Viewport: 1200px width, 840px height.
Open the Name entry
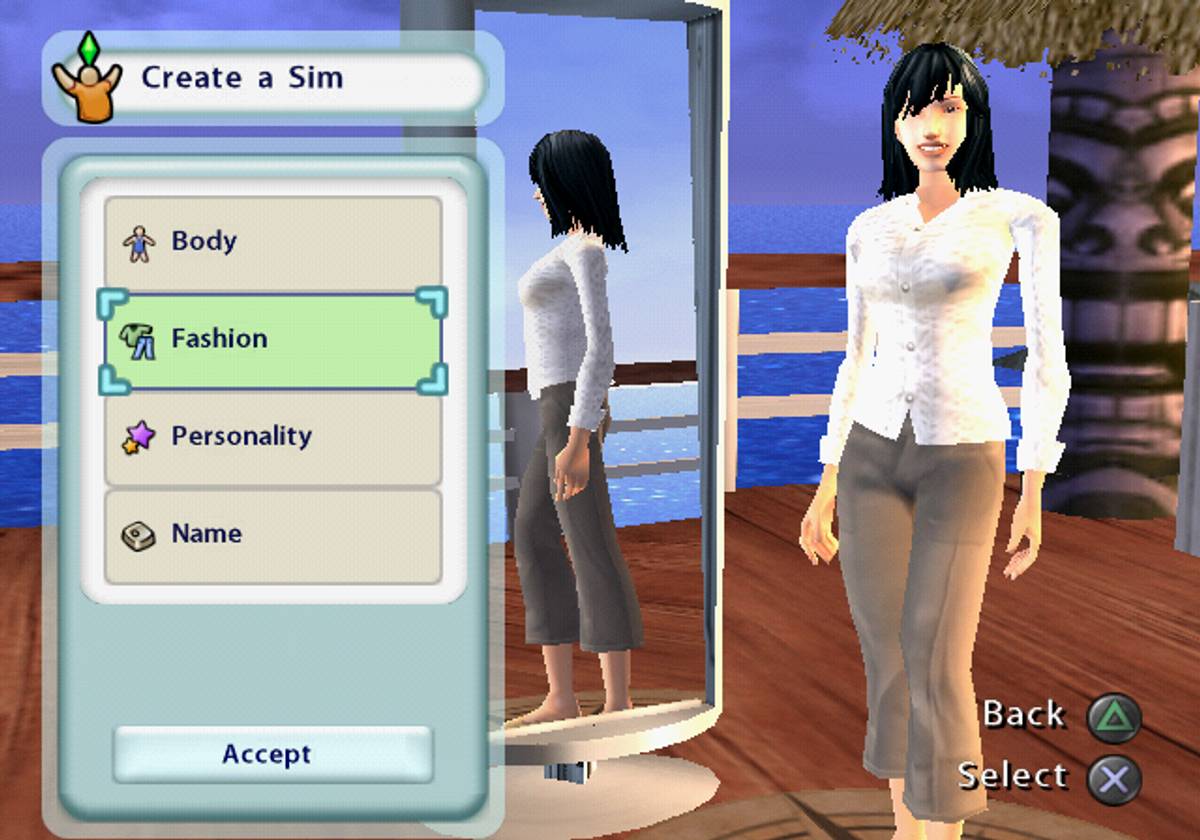[x=272, y=535]
